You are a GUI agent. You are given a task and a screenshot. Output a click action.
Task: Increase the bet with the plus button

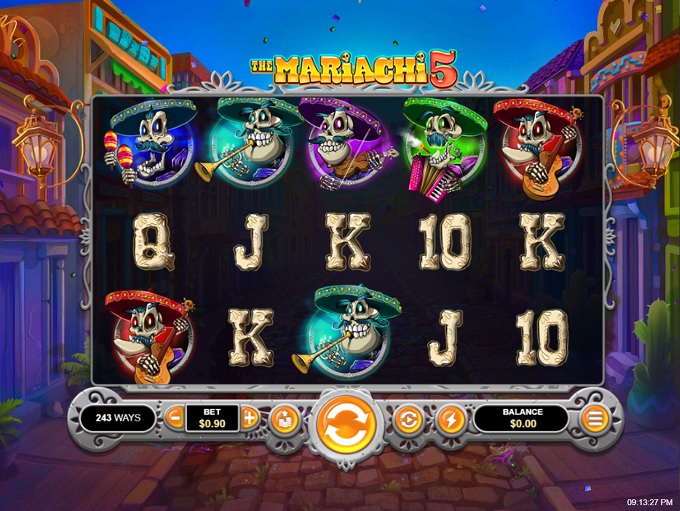point(250,418)
